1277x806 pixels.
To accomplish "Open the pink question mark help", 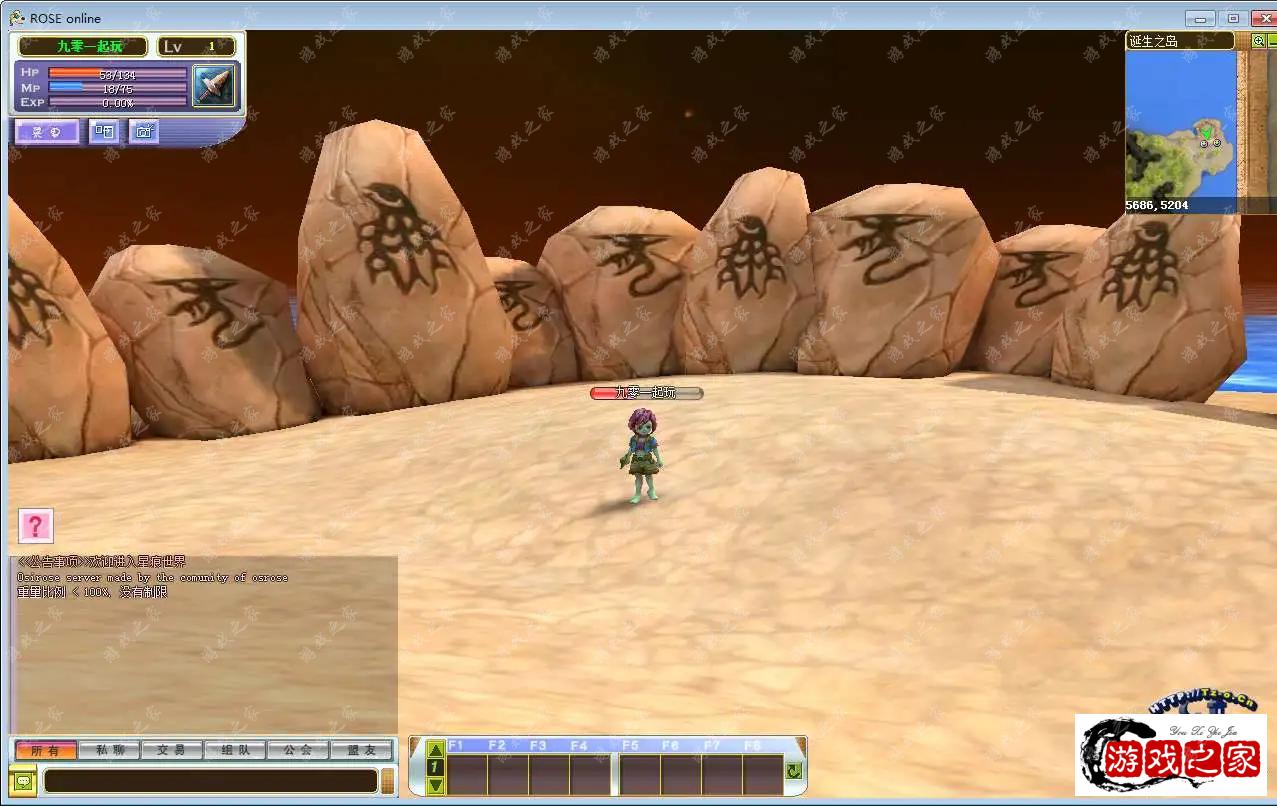I will (36, 526).
